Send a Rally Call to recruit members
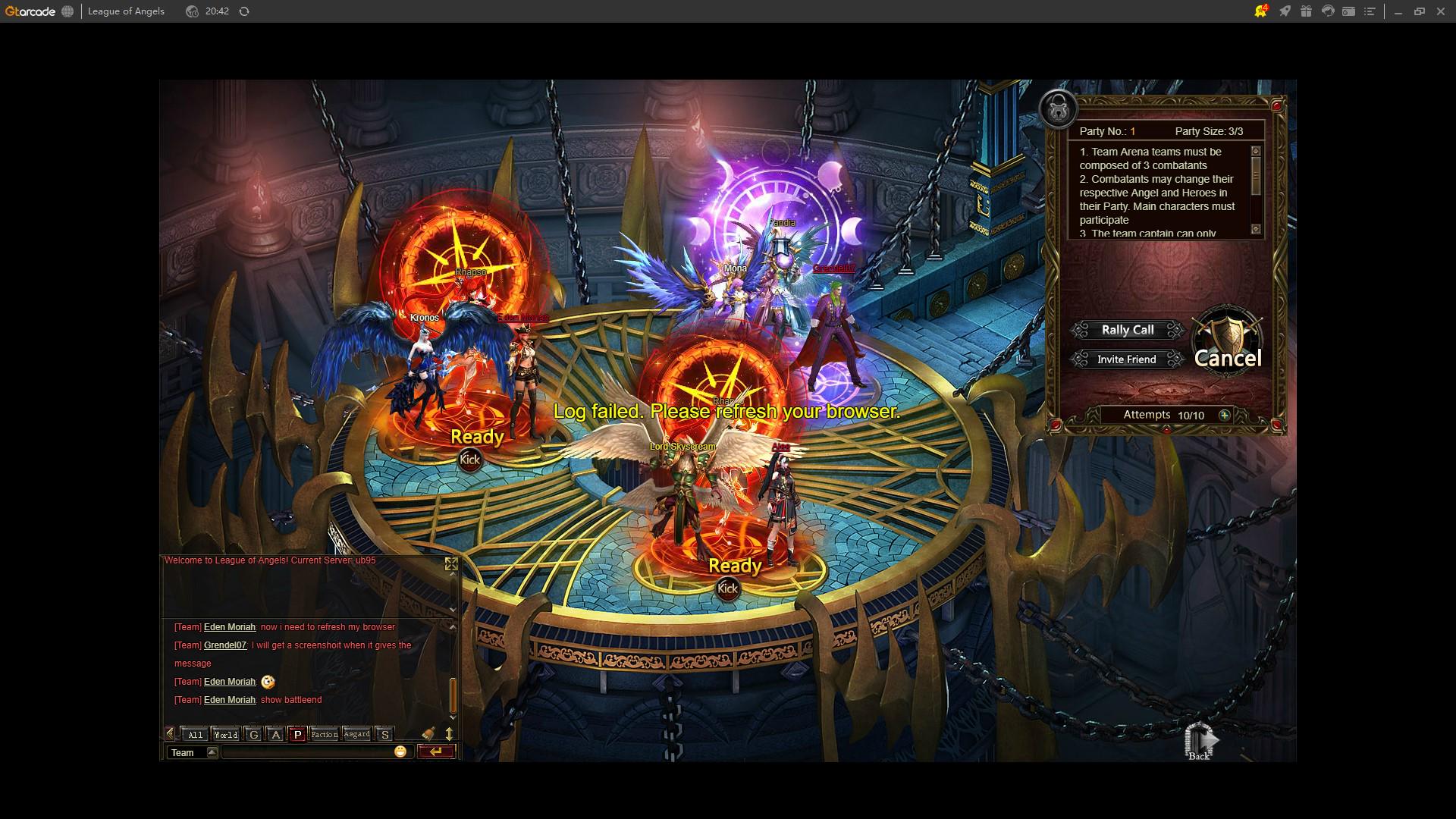Screen dimensions: 1456x819 (x=1127, y=330)
